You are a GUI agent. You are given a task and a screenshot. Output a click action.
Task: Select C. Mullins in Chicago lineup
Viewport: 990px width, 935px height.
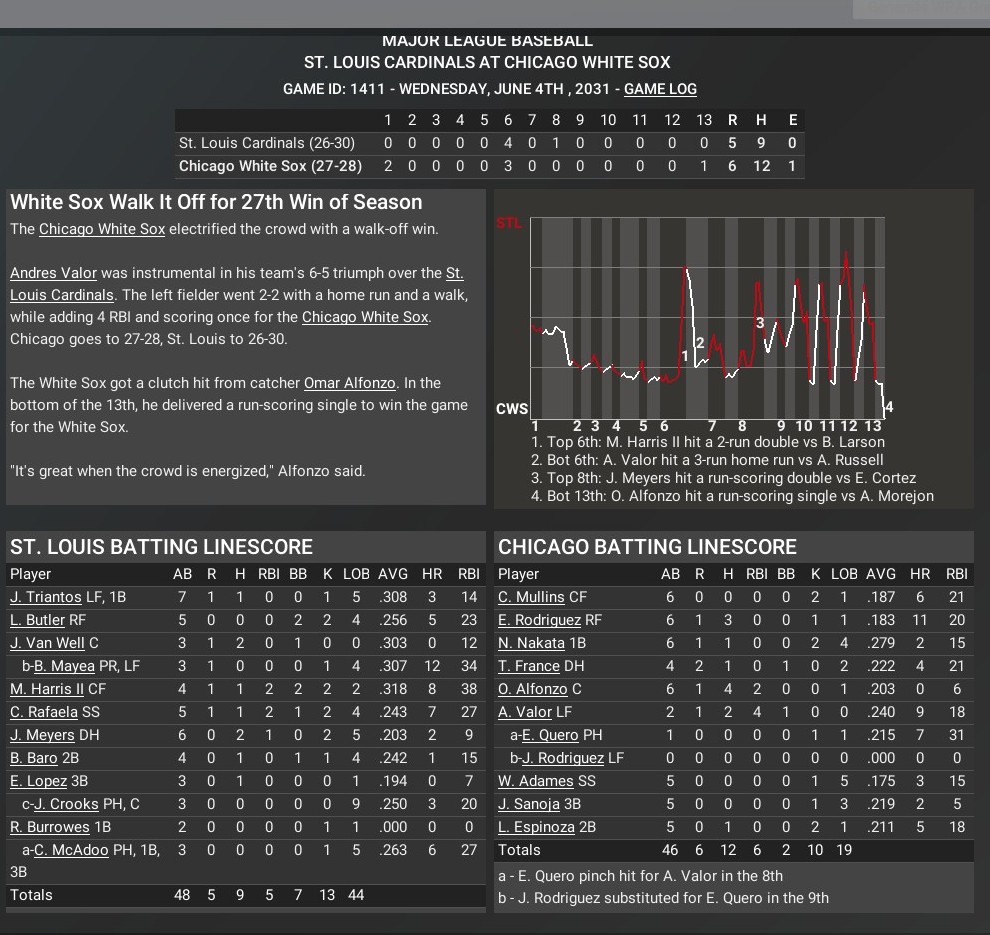tap(531, 597)
